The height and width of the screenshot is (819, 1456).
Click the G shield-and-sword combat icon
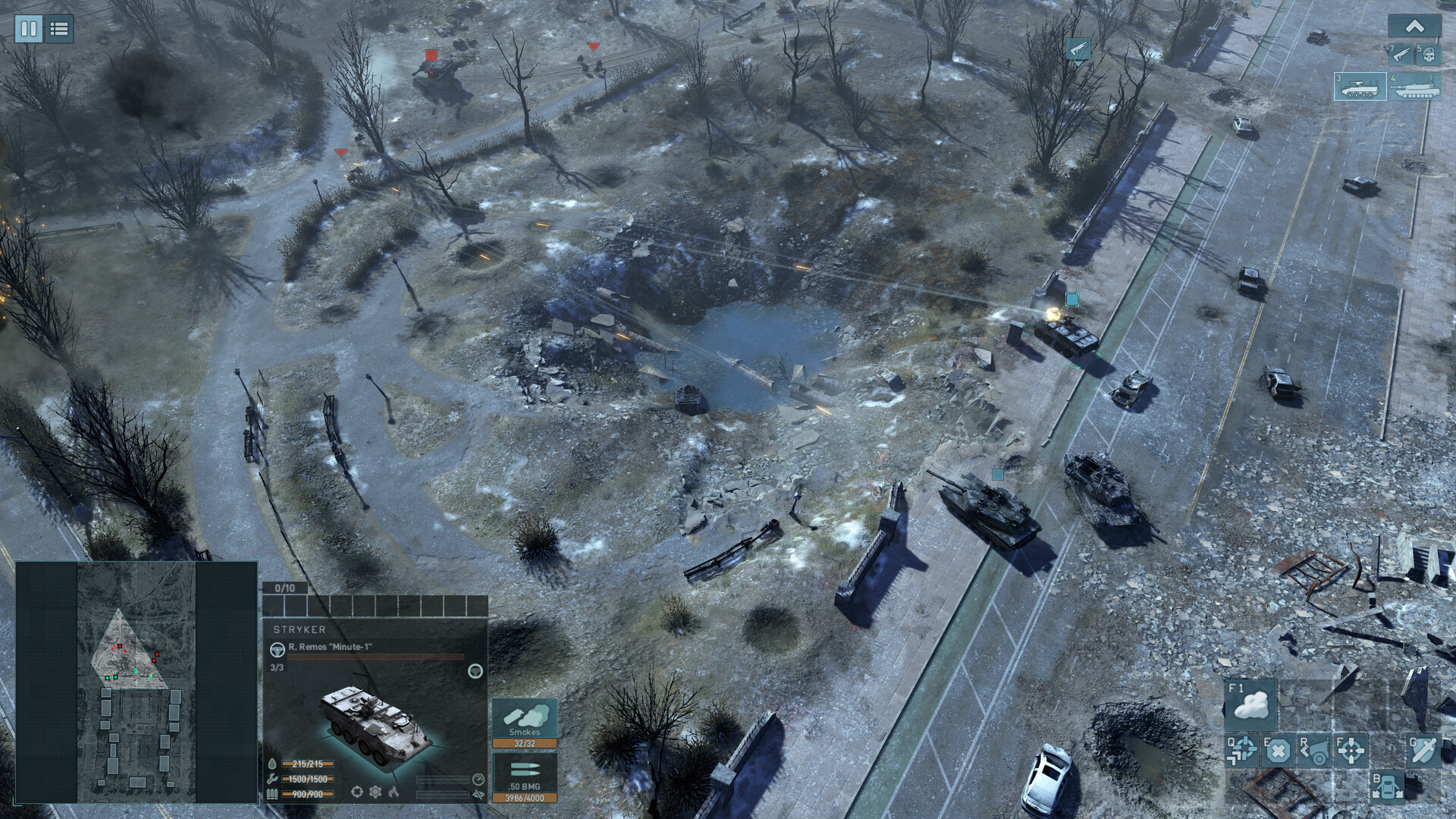pos(1423,752)
